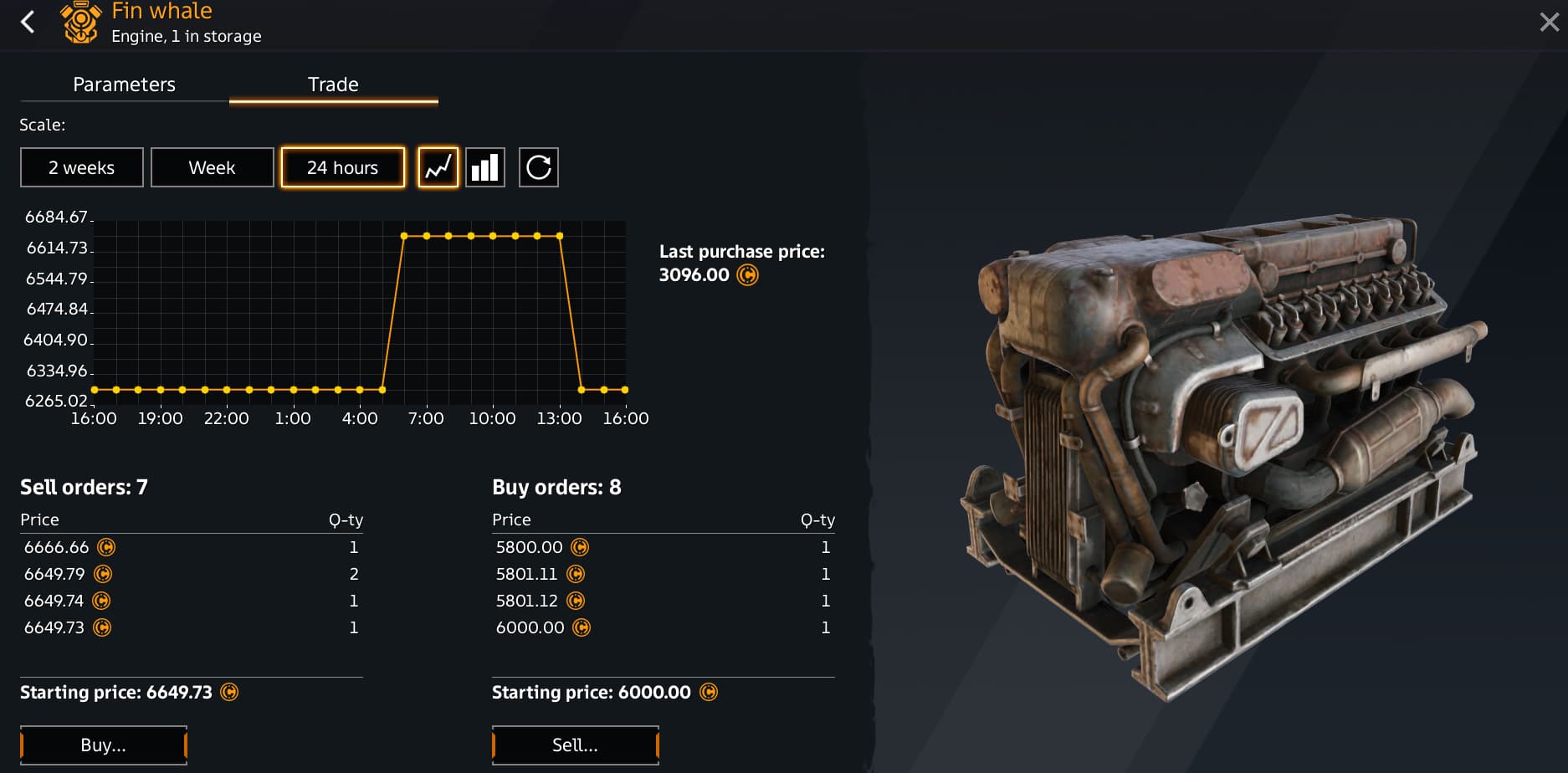Choose the 5800.00 buy order row
Screen dimensions: 1568x773
coord(663,547)
